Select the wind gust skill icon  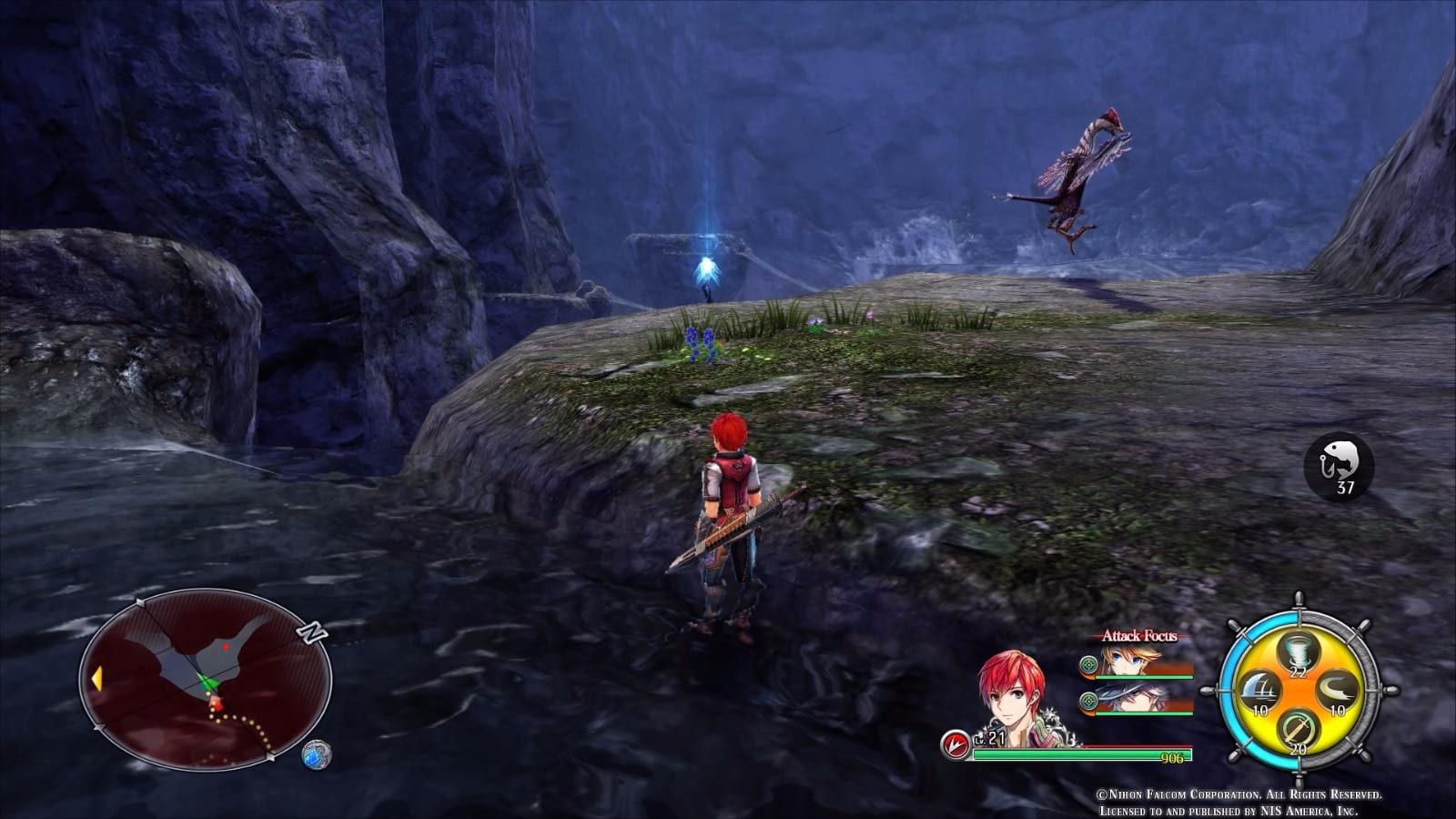pos(1336,691)
